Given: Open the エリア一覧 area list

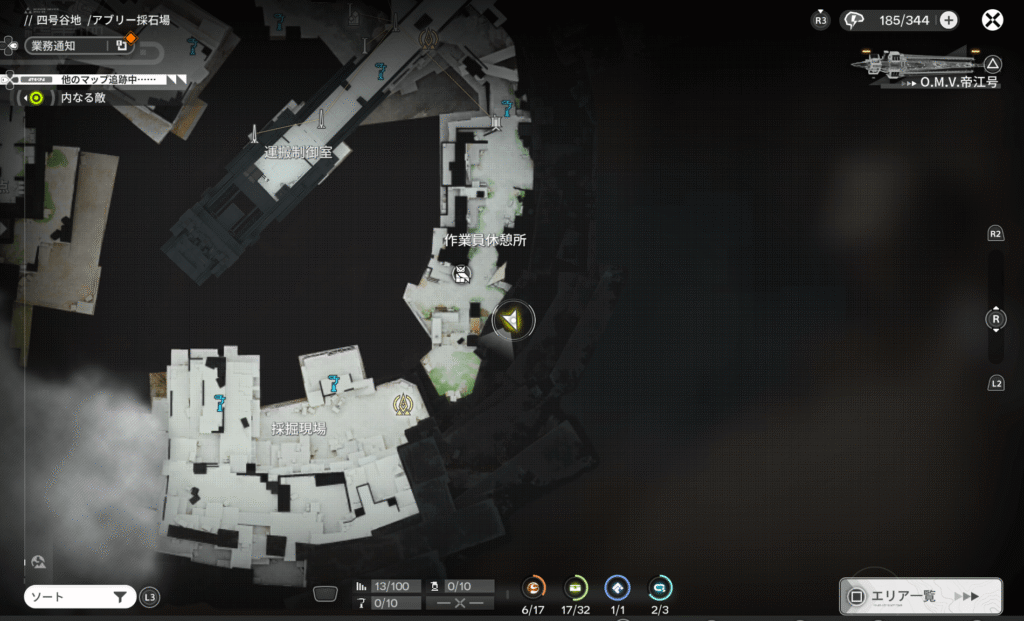Looking at the screenshot, I should pos(920,596).
